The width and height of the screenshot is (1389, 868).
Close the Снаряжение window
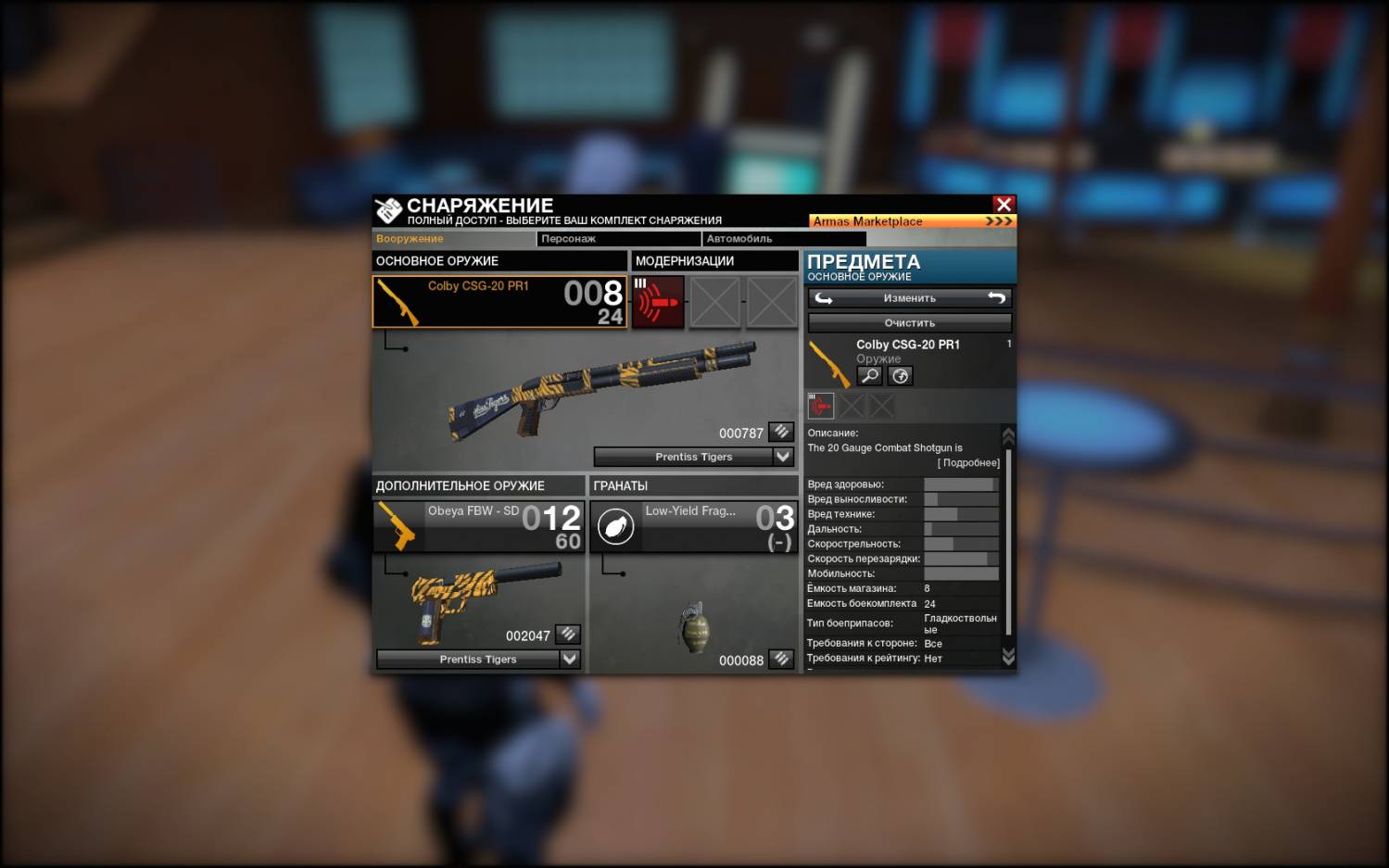pos(1004,204)
